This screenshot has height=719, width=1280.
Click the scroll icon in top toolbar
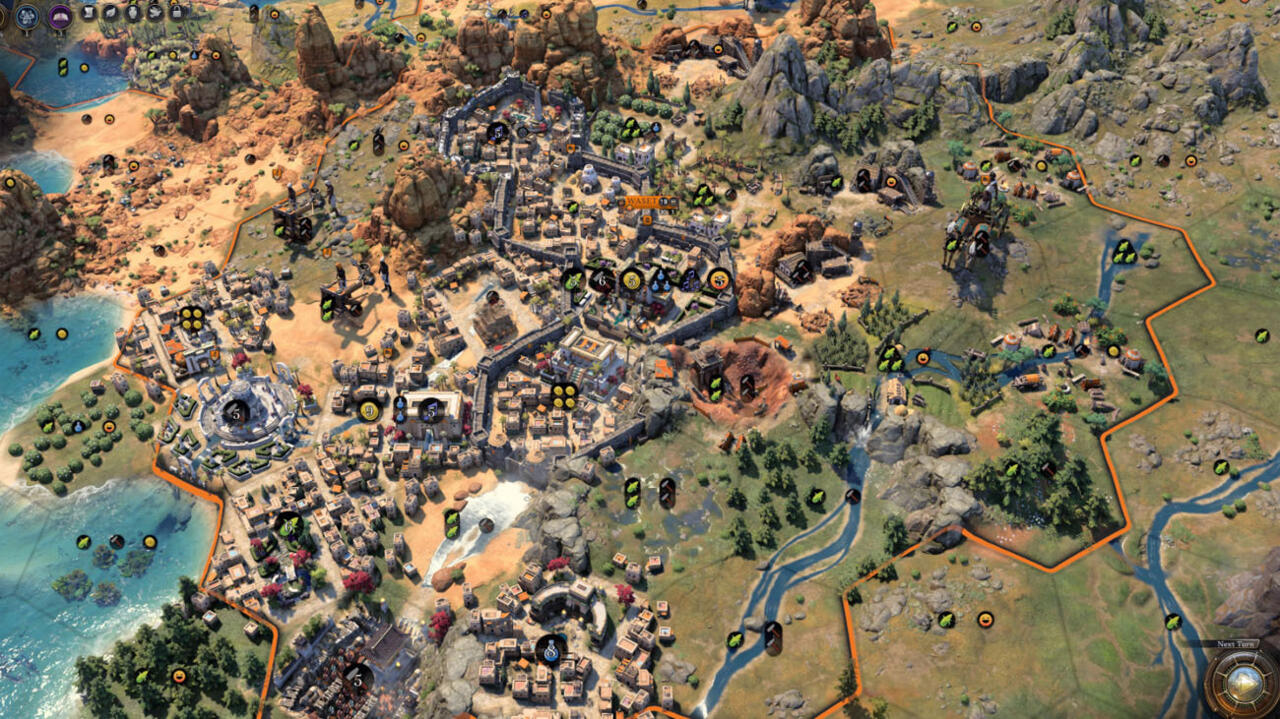[88, 13]
